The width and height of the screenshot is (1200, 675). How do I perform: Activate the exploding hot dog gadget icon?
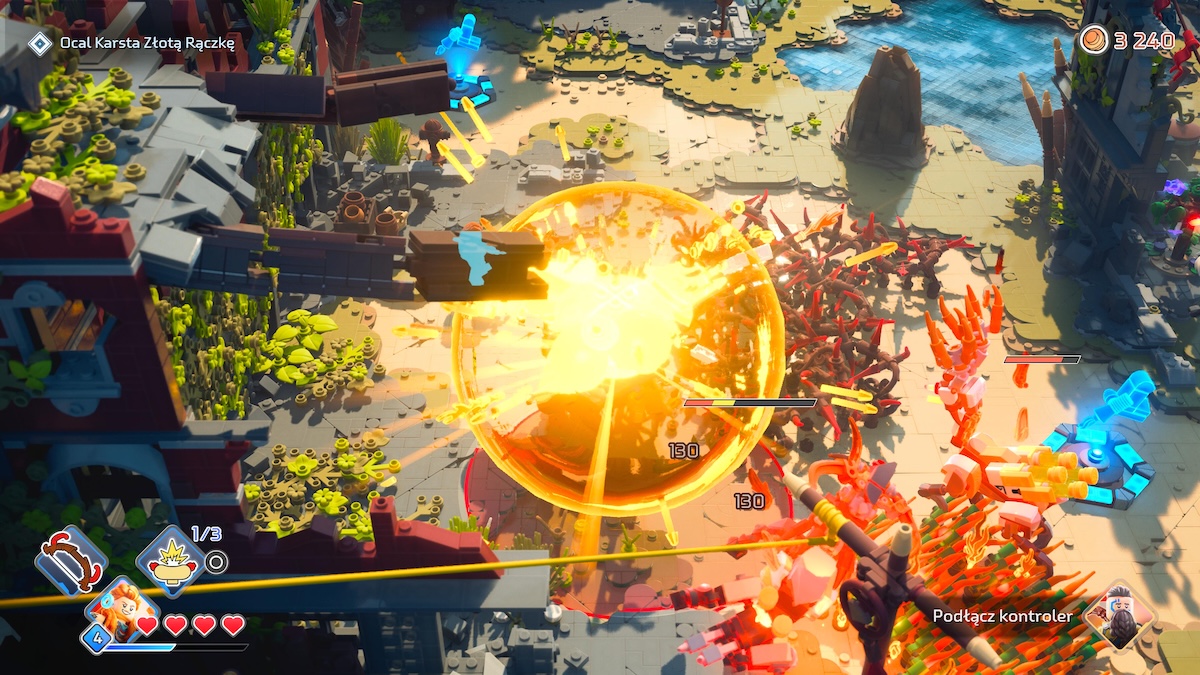[170, 561]
